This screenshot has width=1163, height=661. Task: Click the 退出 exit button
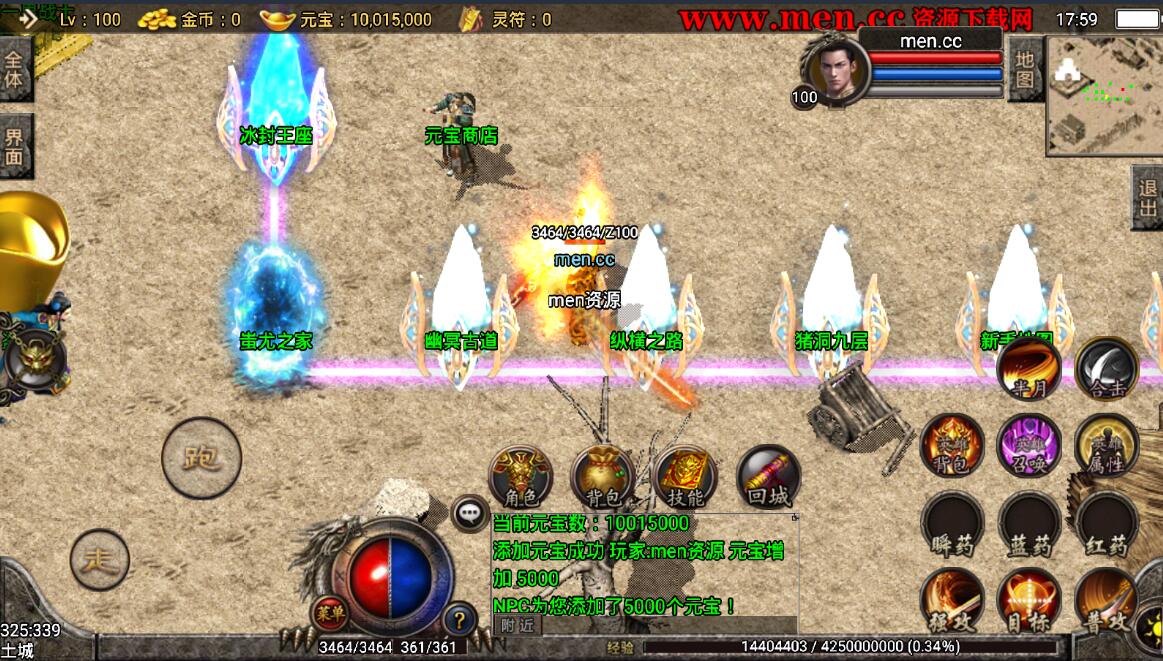click(x=1147, y=198)
